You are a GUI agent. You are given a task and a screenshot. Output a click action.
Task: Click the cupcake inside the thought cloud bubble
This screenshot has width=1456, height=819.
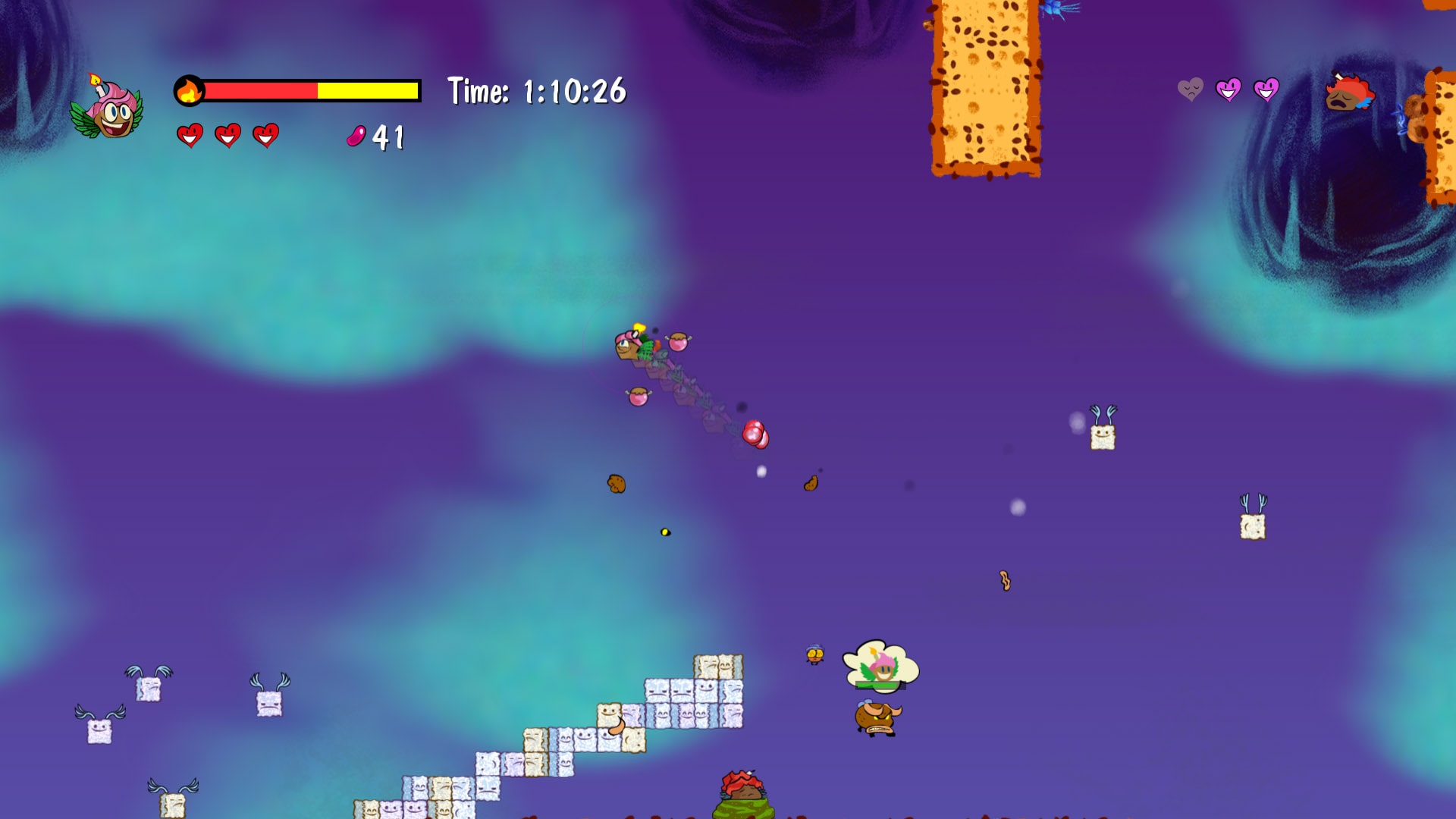[882, 670]
